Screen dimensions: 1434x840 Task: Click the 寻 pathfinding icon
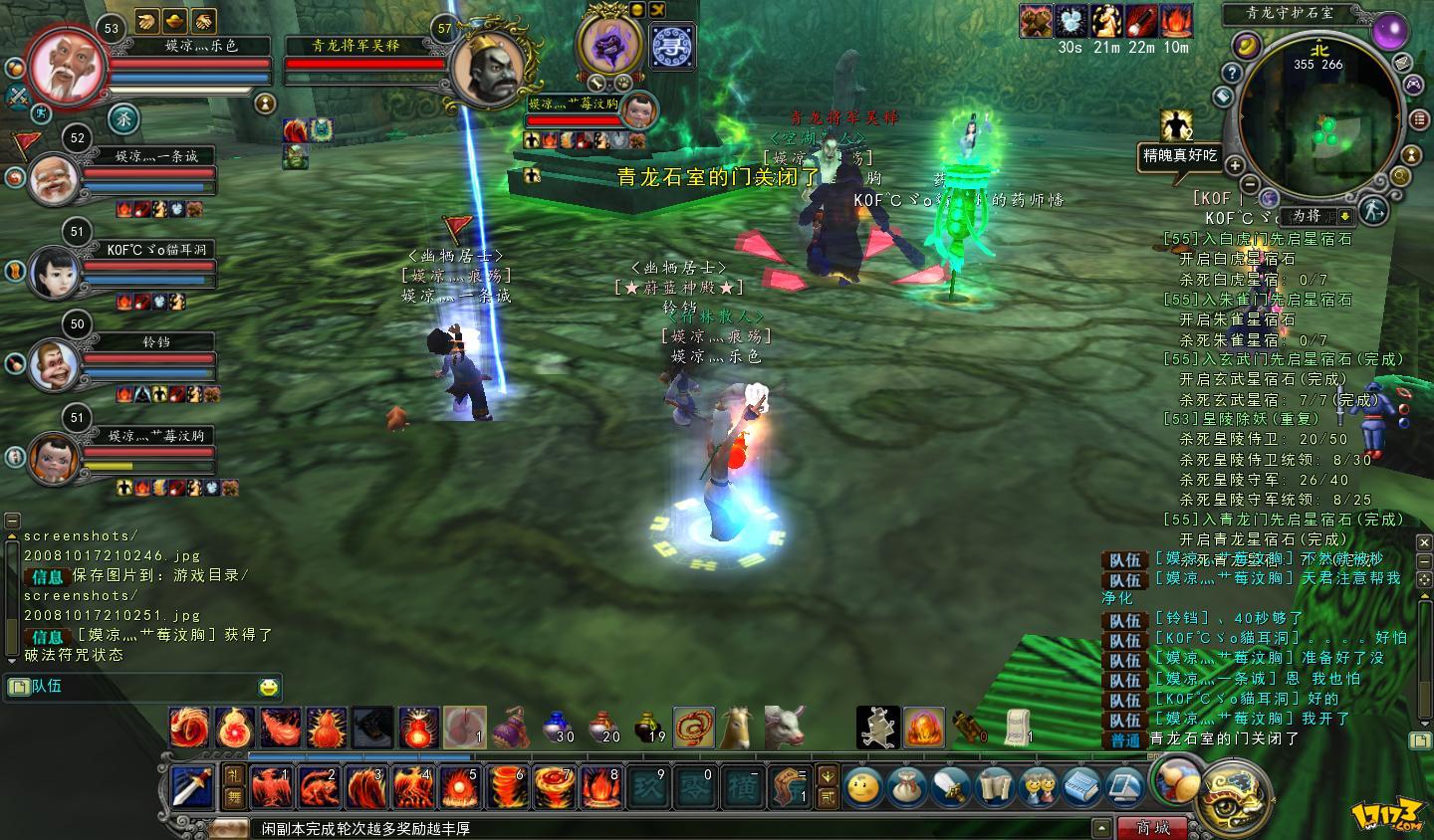pos(672,47)
